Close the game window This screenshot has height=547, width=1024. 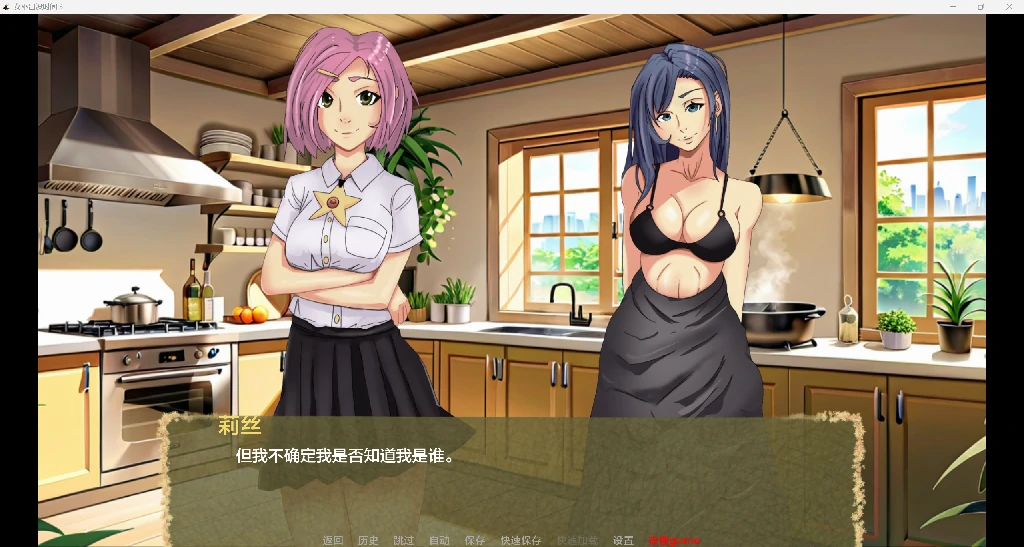click(1008, 6)
